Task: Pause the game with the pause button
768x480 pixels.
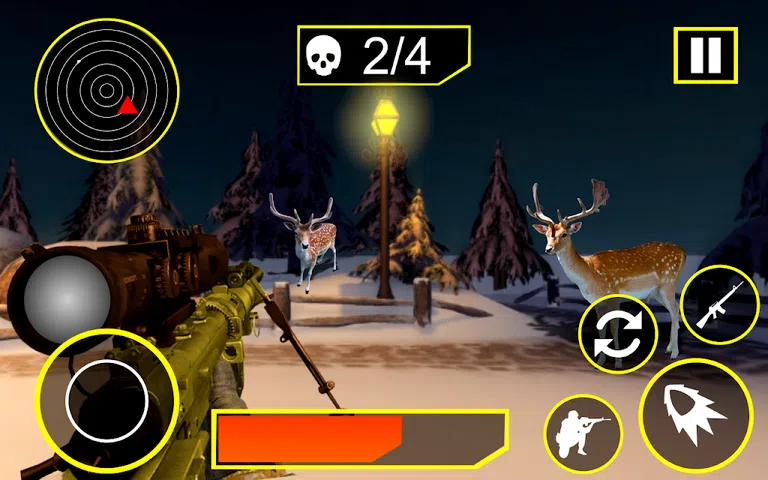Action: pos(705,55)
